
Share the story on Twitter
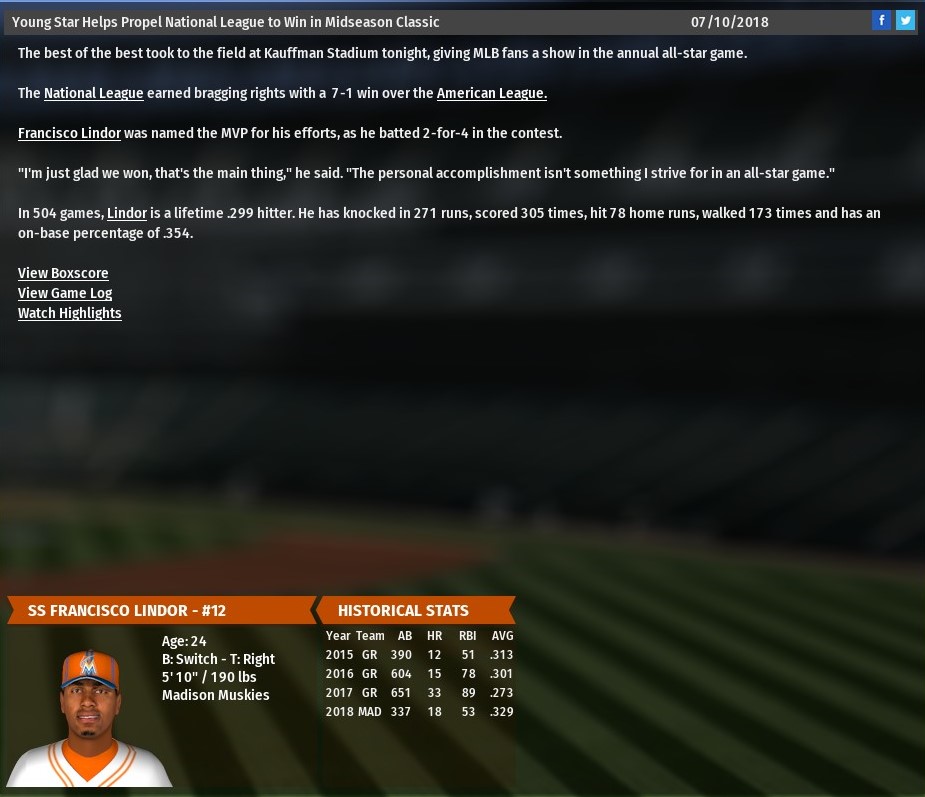click(905, 20)
